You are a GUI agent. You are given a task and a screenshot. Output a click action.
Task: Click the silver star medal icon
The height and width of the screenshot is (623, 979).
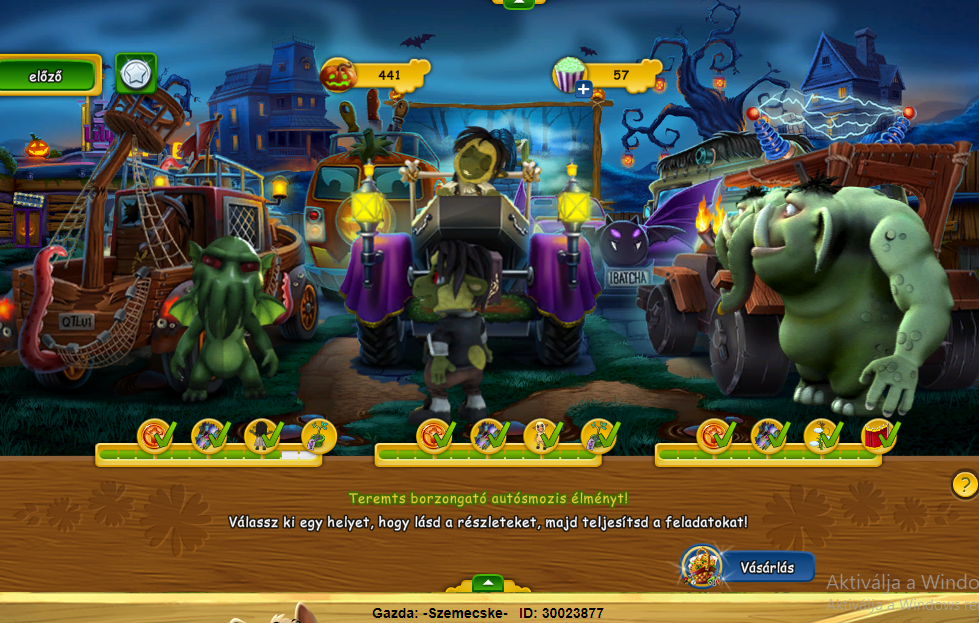click(x=134, y=73)
